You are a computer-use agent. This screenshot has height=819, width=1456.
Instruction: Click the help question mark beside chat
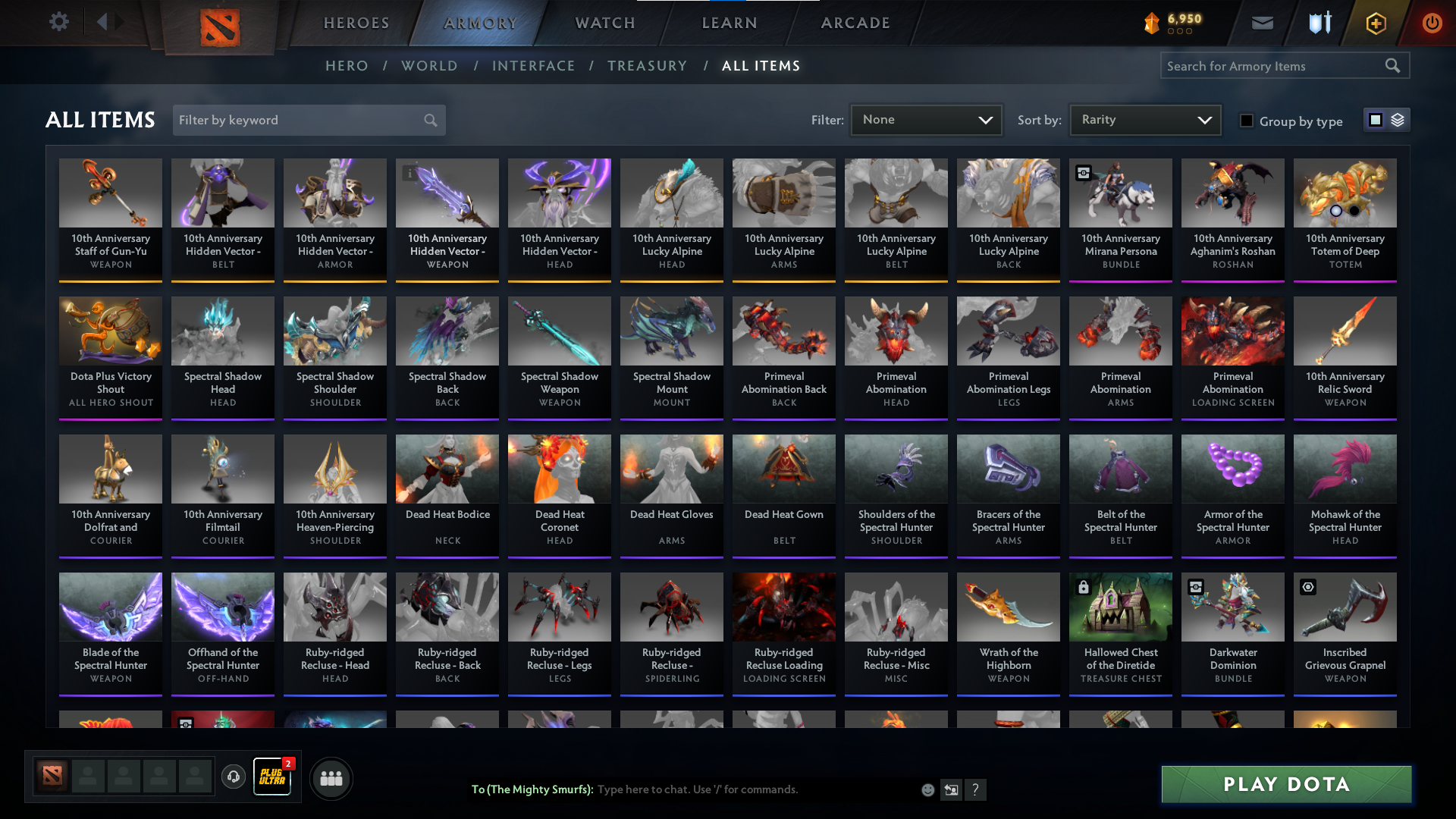976,789
